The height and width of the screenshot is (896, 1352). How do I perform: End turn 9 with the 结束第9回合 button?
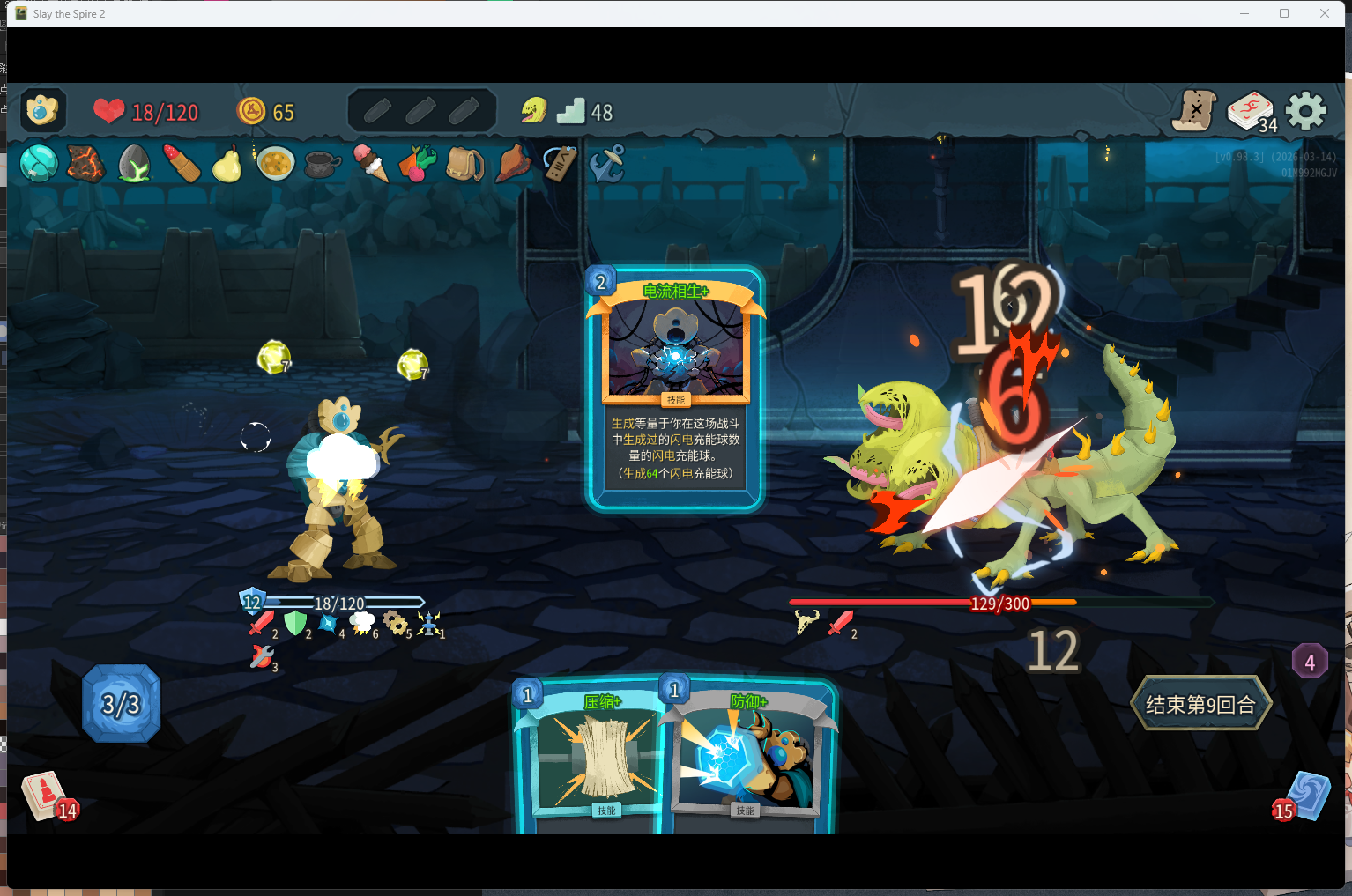[1200, 704]
